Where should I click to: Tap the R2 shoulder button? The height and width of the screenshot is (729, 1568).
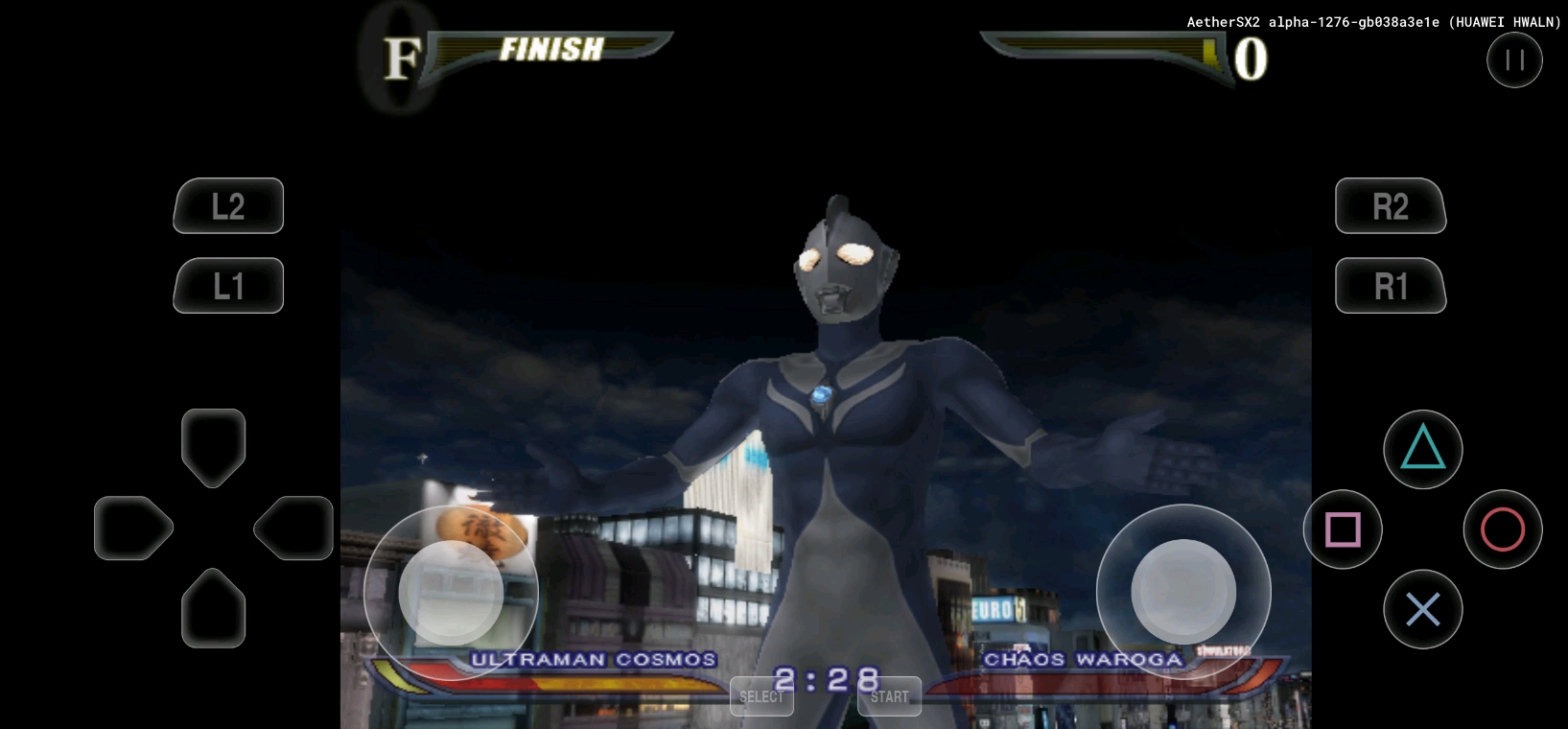pyautogui.click(x=1391, y=206)
